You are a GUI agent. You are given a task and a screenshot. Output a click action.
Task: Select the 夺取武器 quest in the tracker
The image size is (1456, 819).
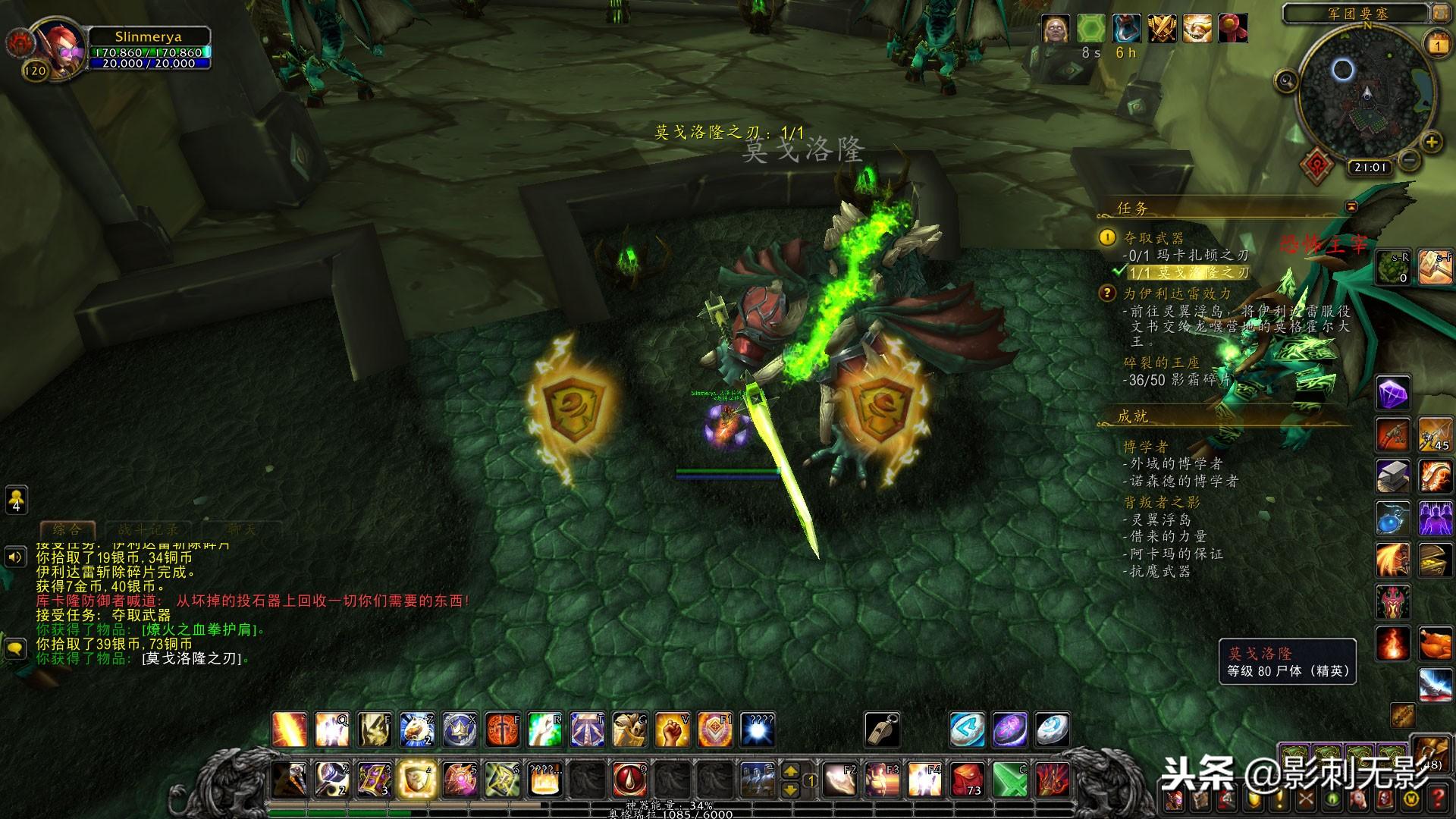(x=1153, y=238)
